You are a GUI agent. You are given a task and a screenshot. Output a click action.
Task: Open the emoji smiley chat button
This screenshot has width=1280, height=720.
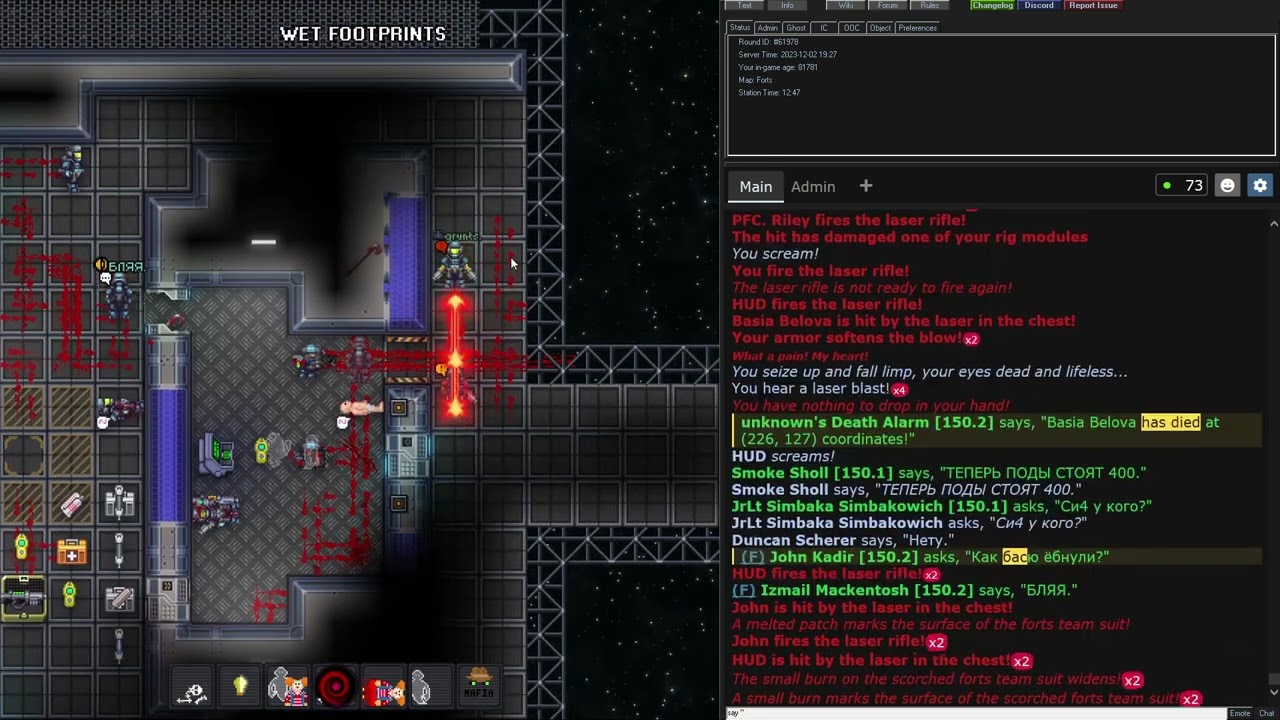(1227, 185)
